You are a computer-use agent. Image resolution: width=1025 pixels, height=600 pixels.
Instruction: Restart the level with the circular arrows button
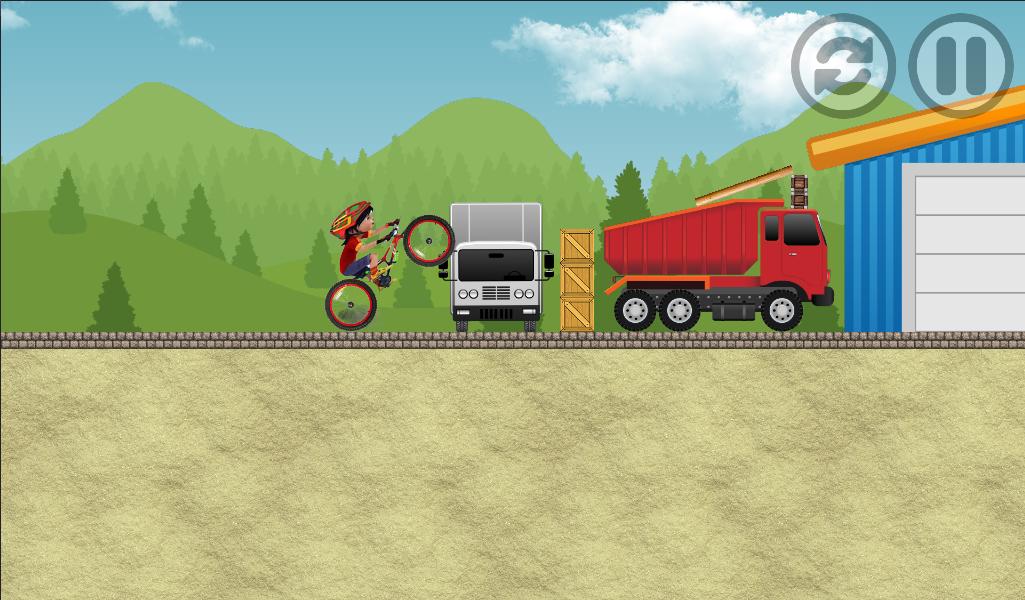pyautogui.click(x=842, y=65)
